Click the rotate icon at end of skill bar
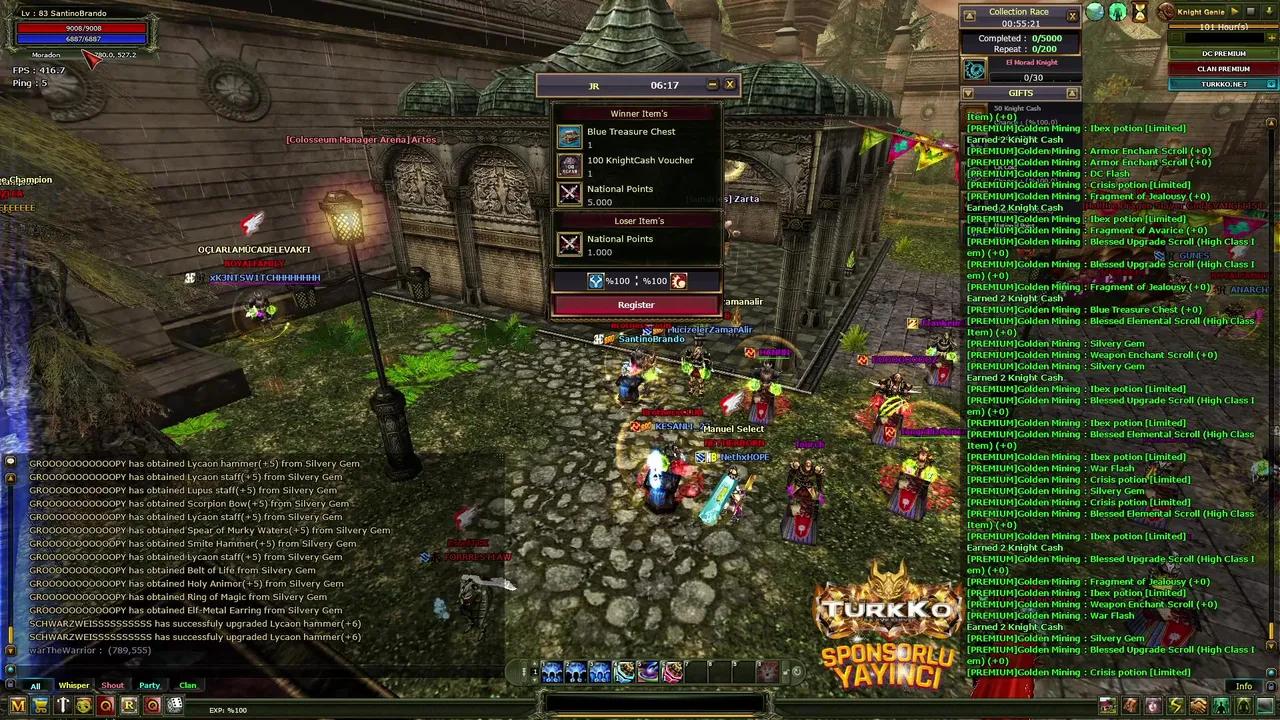 click(x=798, y=671)
